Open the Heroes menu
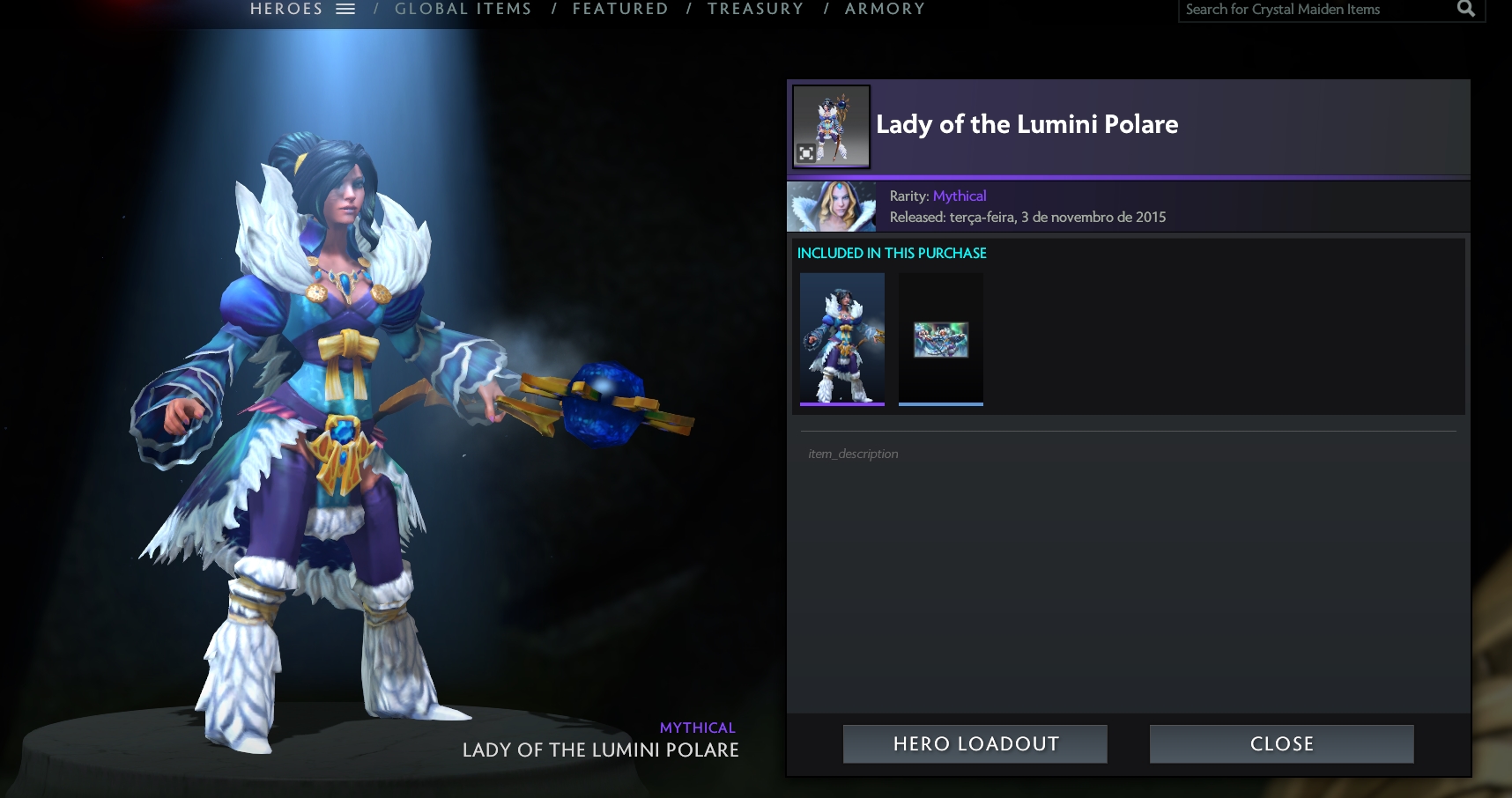The width and height of the screenshot is (1512, 798). [302, 9]
